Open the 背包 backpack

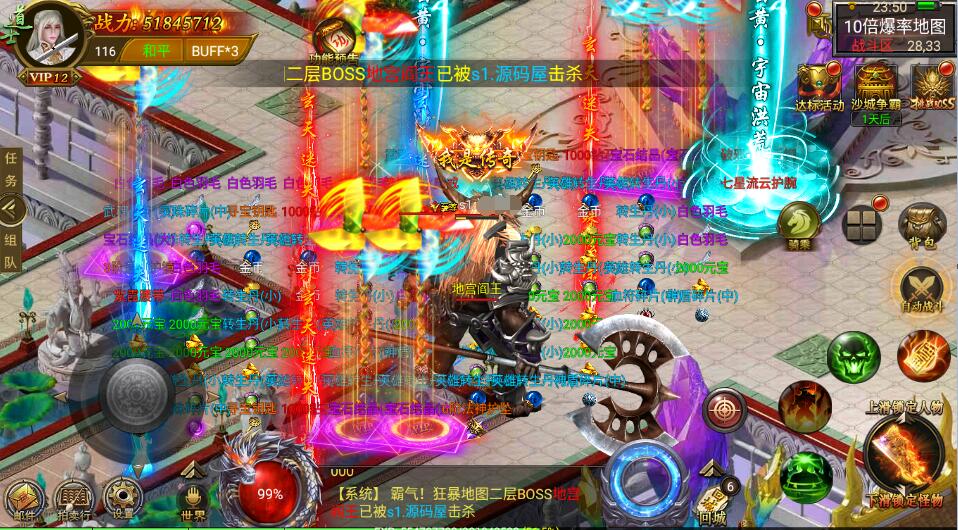pos(921,225)
